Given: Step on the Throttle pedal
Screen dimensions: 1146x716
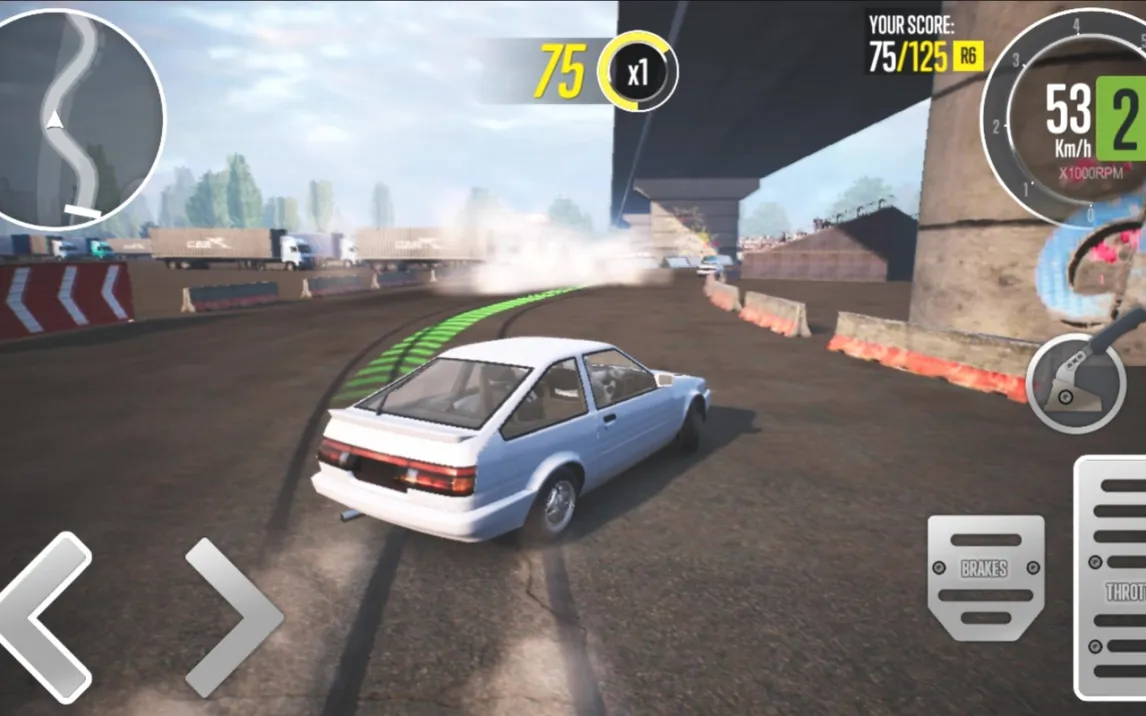Looking at the screenshot, I should tap(1112, 578).
